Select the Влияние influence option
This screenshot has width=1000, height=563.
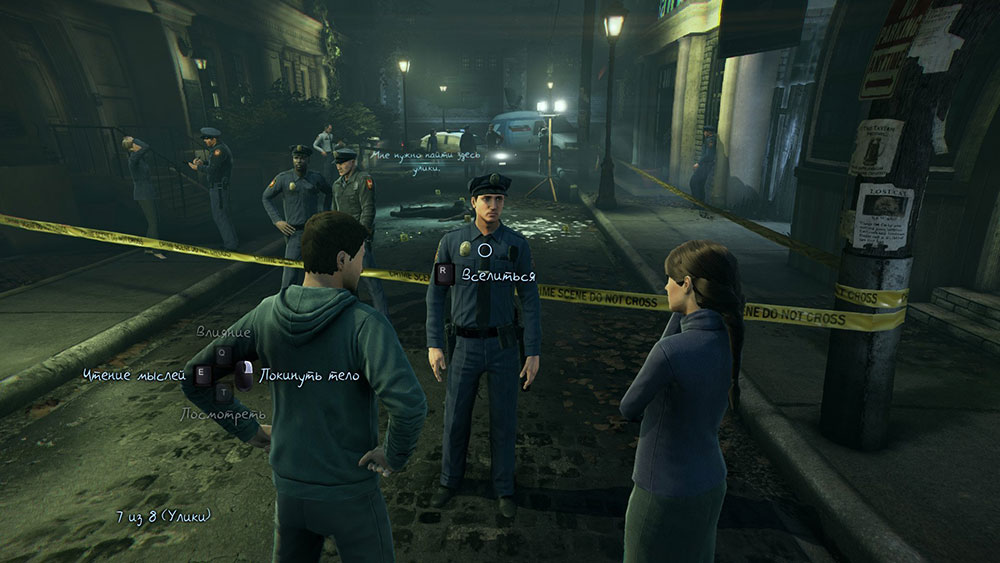click(223, 332)
